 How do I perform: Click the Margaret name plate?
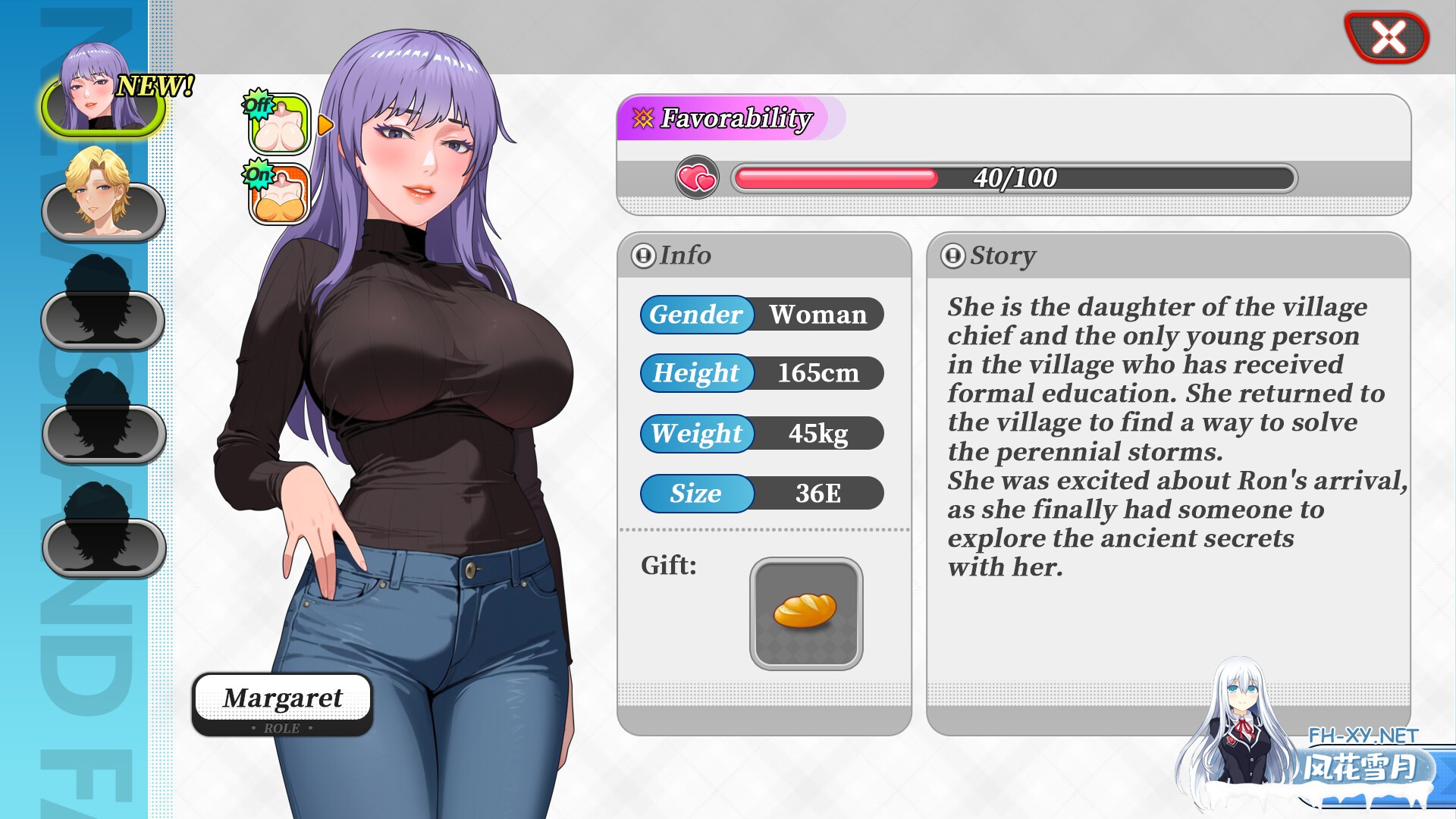pyautogui.click(x=282, y=698)
